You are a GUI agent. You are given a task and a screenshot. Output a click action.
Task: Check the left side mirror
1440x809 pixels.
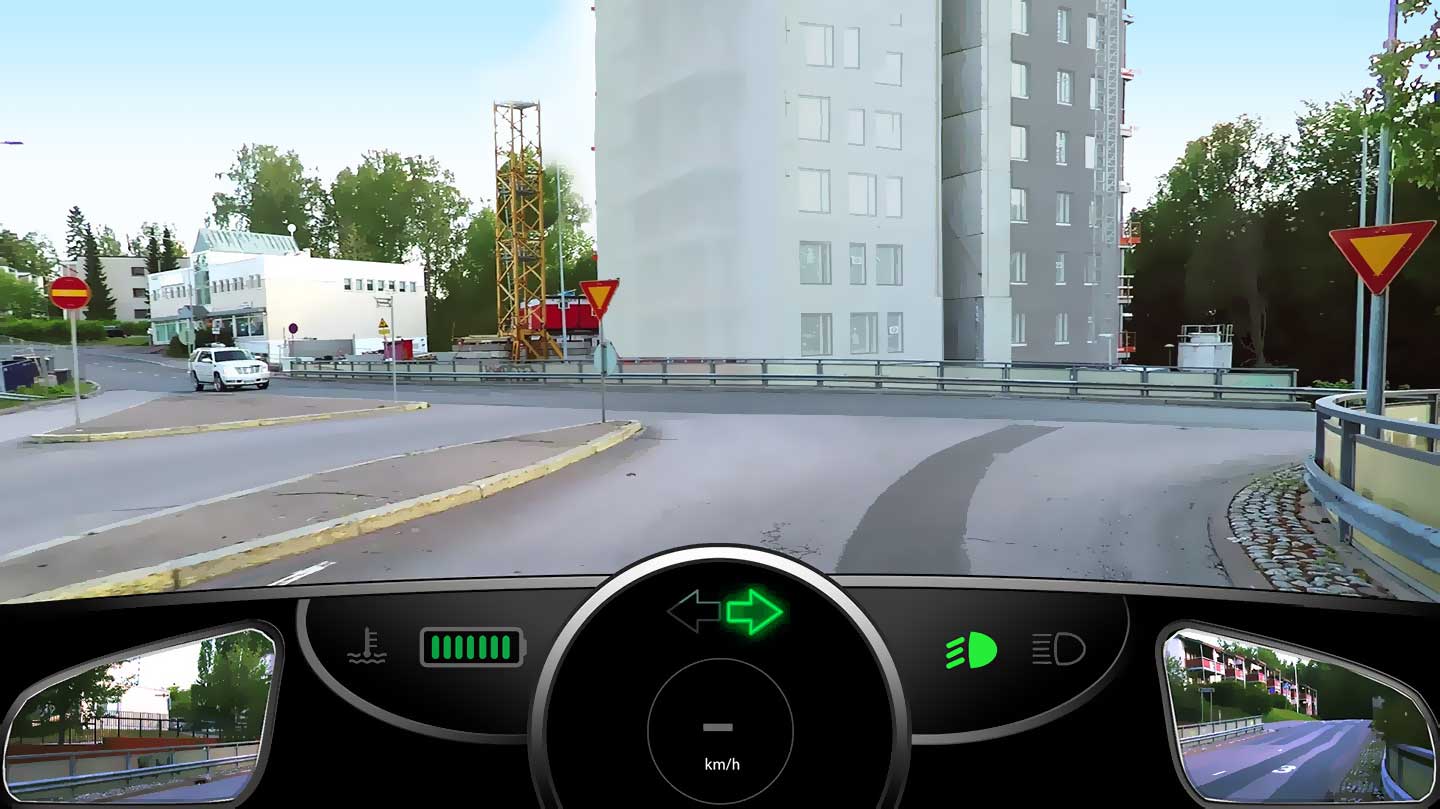[141, 713]
